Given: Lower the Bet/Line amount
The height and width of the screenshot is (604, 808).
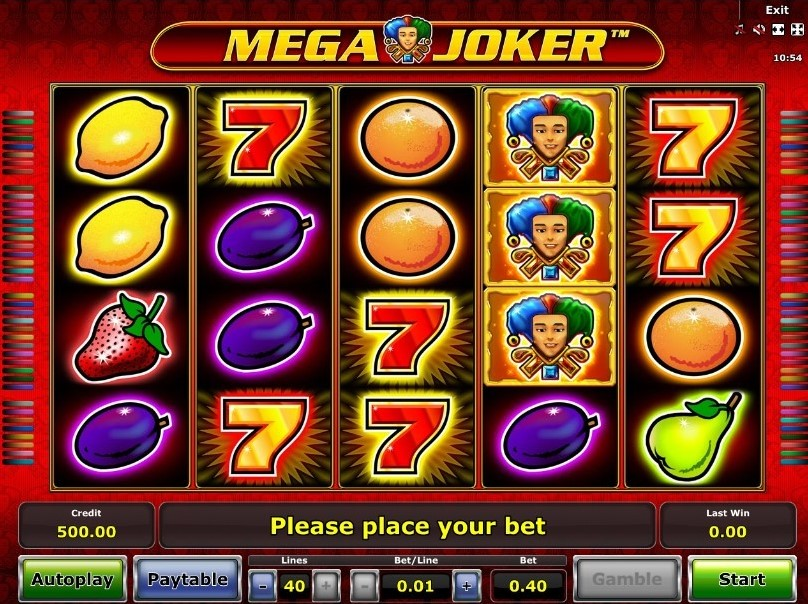Looking at the screenshot, I should click(366, 585).
